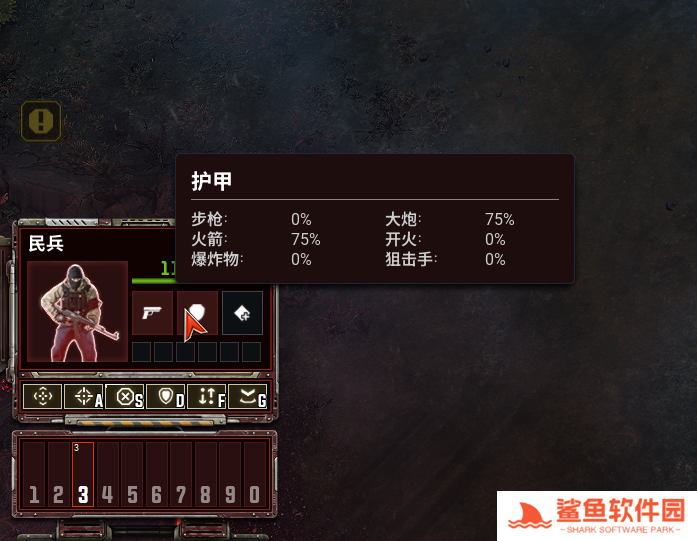
Task: Activate the defend shield command
Action: click(166, 397)
